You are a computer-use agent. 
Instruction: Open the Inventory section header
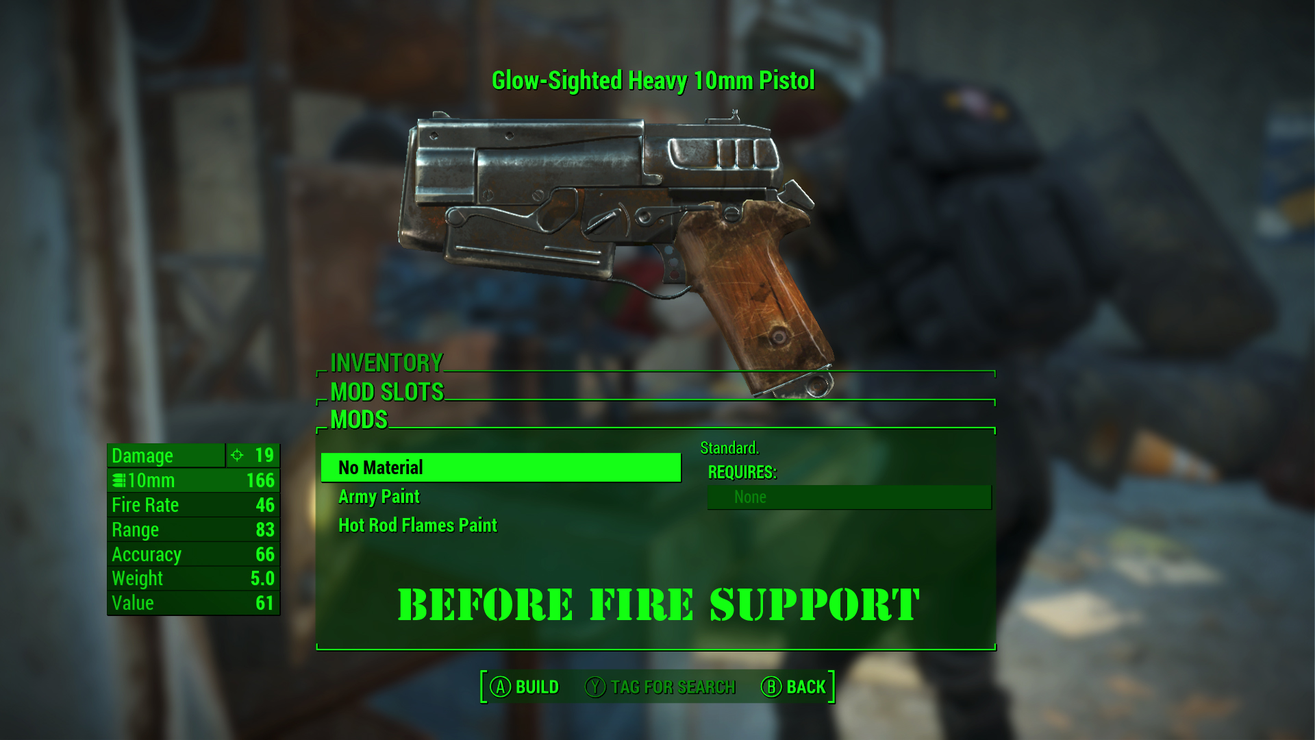387,362
